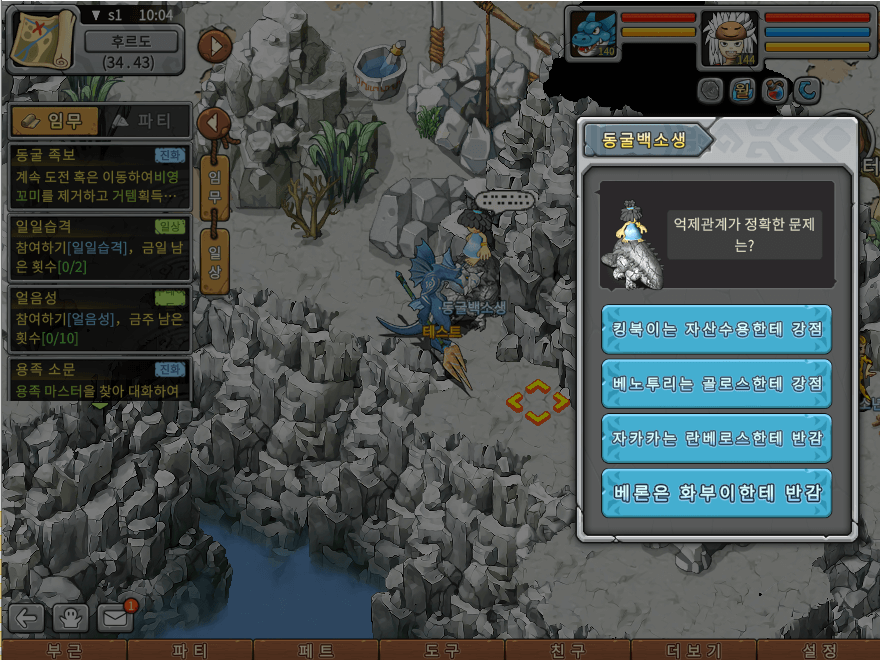Open the world map scroll icon
This screenshot has height=660, width=880.
[42, 40]
